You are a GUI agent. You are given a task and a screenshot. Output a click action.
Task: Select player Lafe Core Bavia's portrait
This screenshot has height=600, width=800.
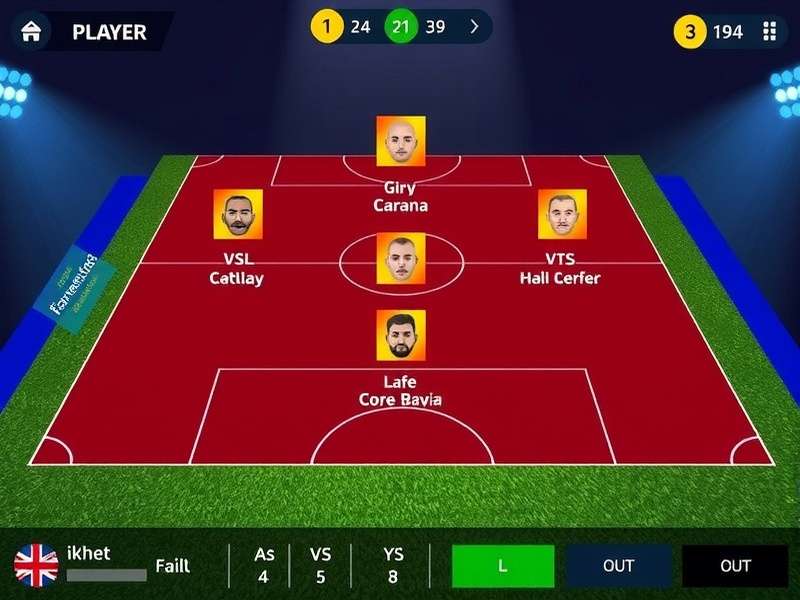pyautogui.click(x=400, y=335)
